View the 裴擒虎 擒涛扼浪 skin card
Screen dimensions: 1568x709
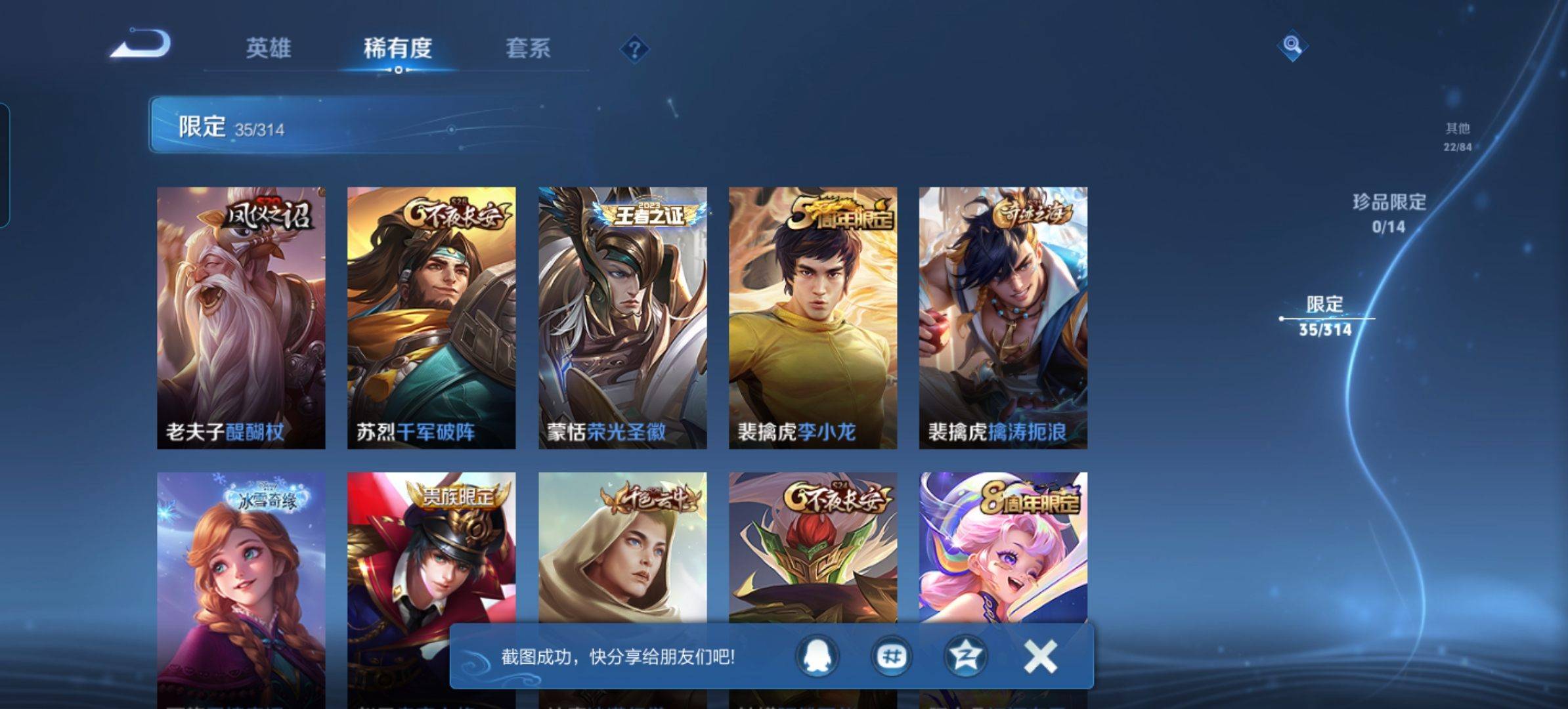point(1003,318)
